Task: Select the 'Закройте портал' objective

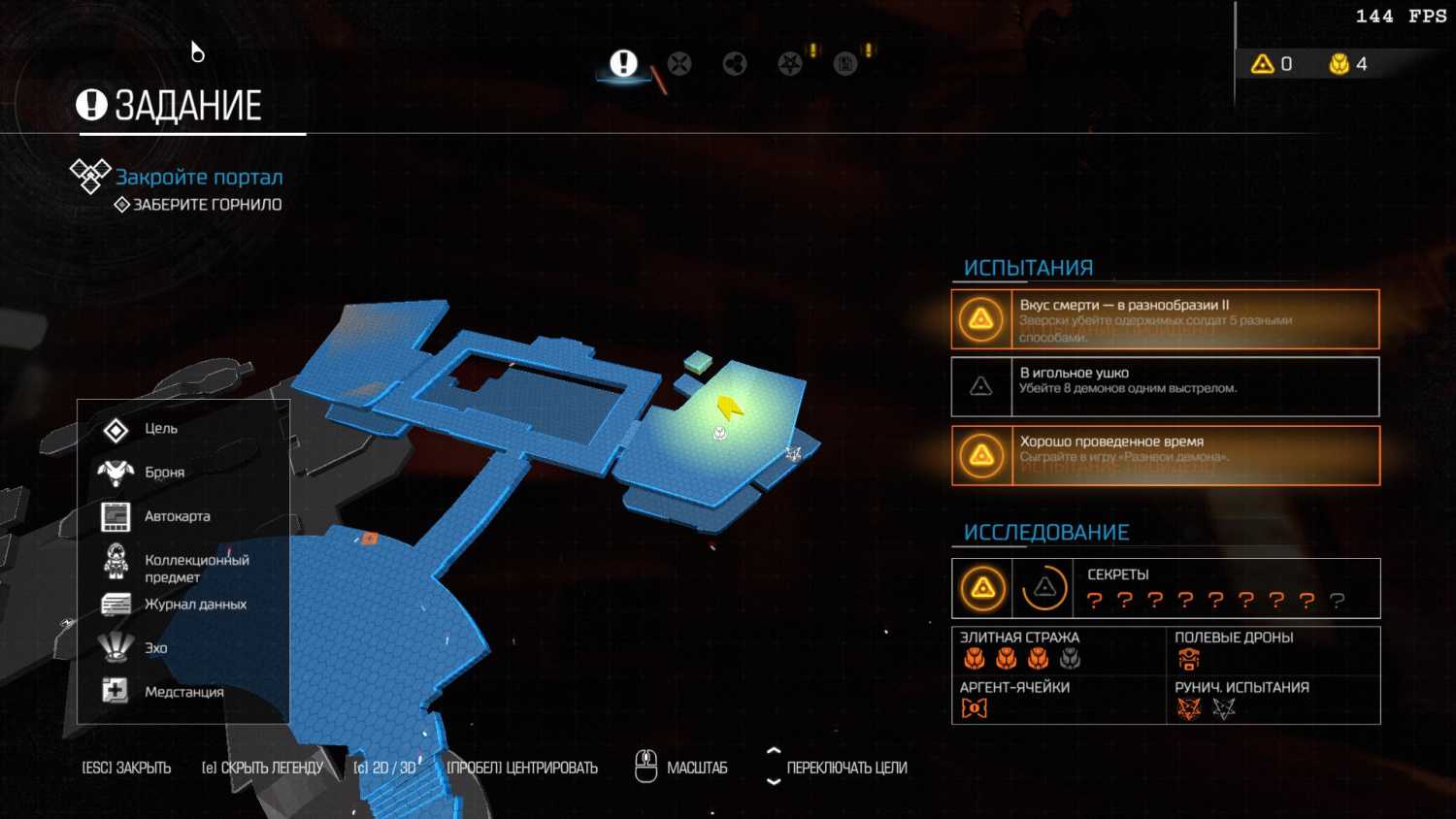Action: coord(199,178)
